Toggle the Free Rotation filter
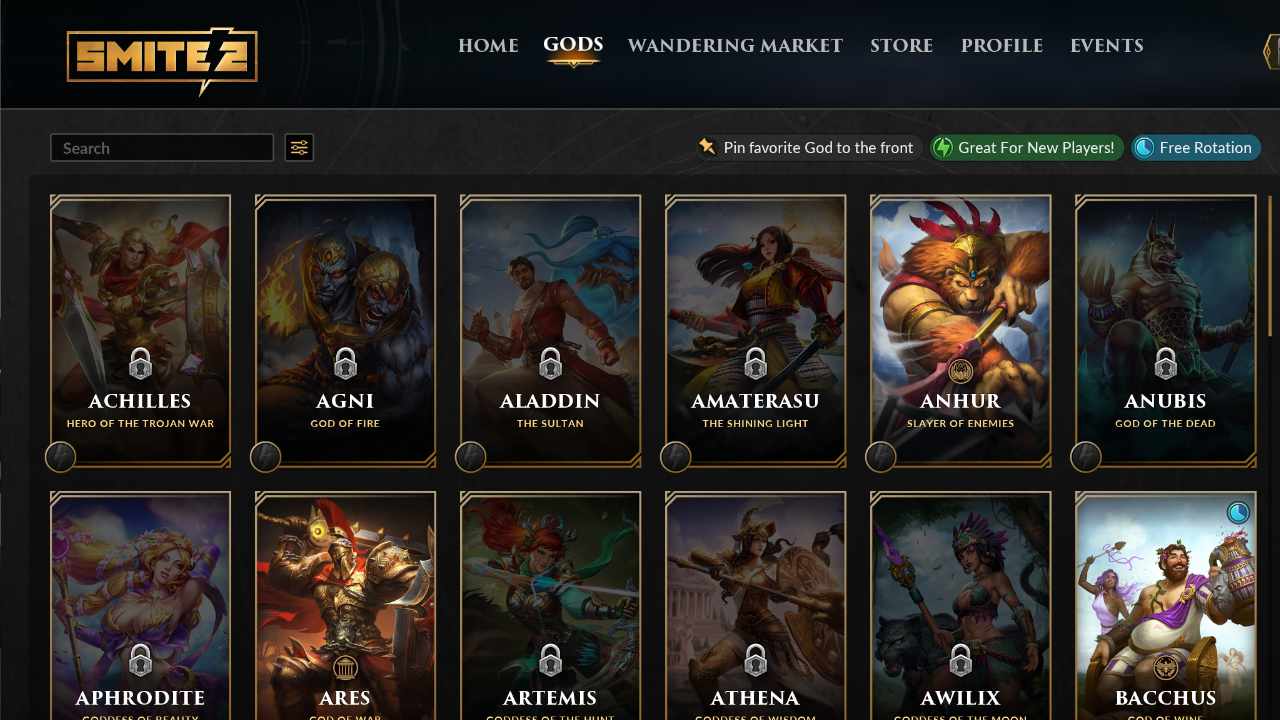 1195,147
